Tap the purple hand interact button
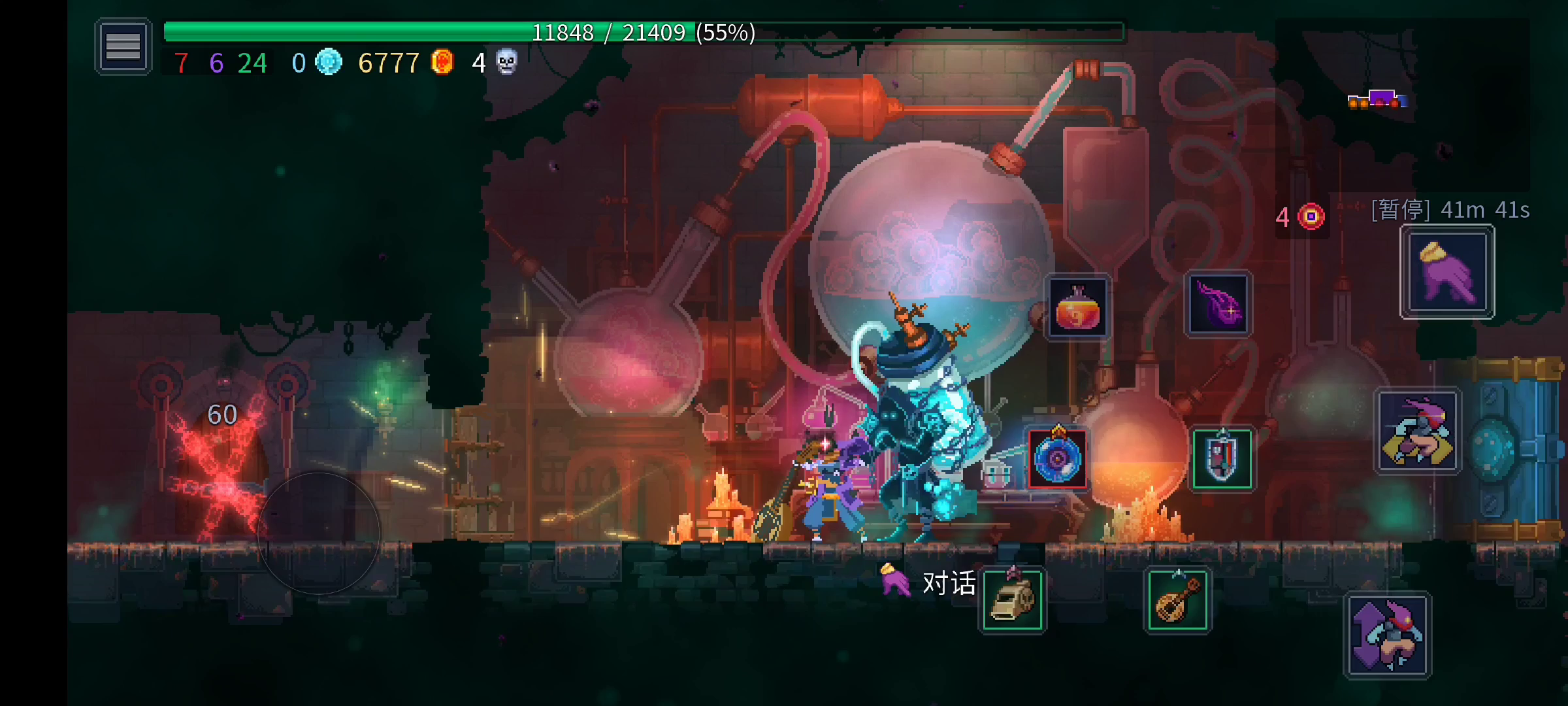 pyautogui.click(x=1447, y=272)
